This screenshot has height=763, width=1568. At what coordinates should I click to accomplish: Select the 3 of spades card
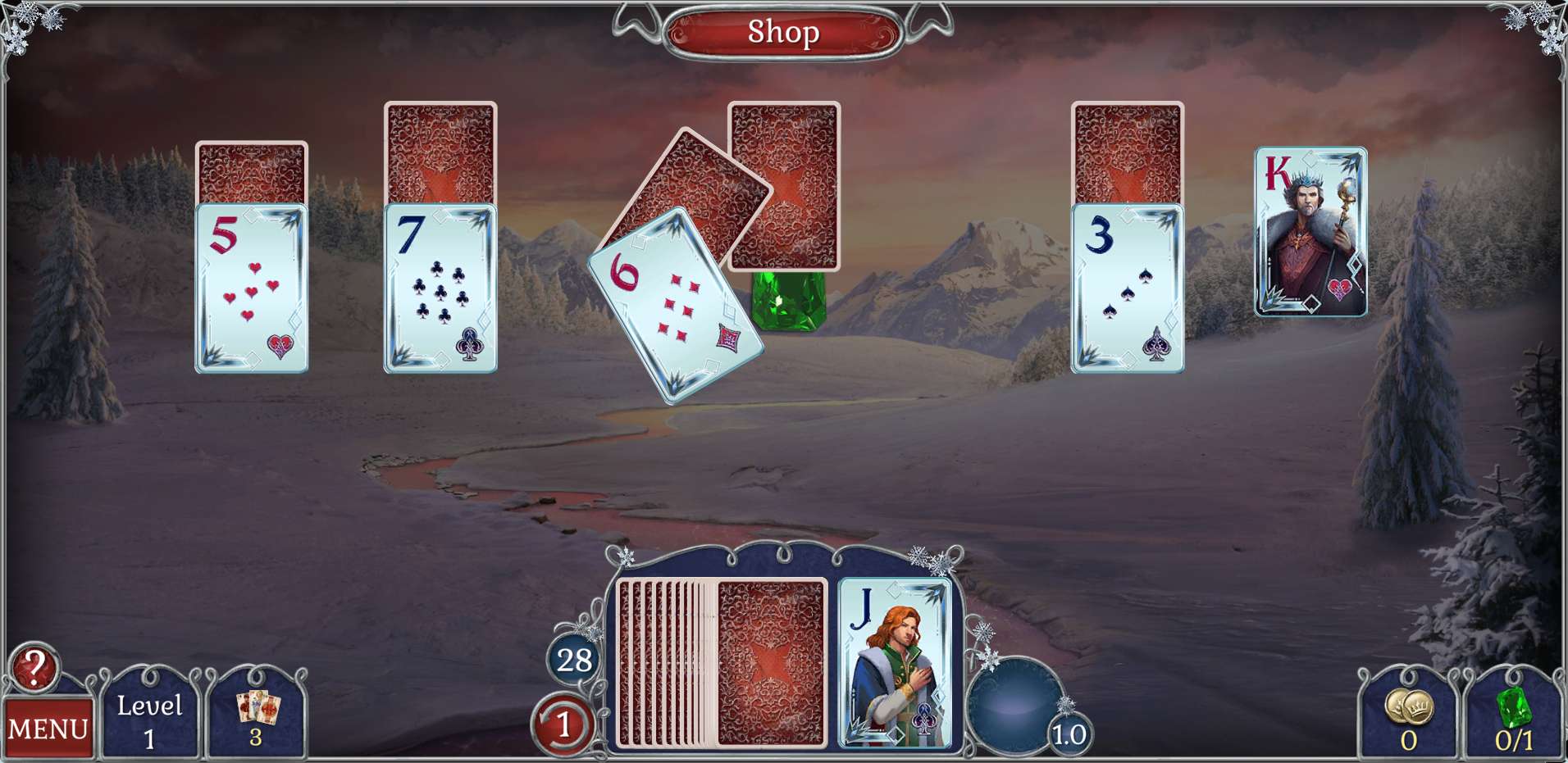tap(1127, 288)
